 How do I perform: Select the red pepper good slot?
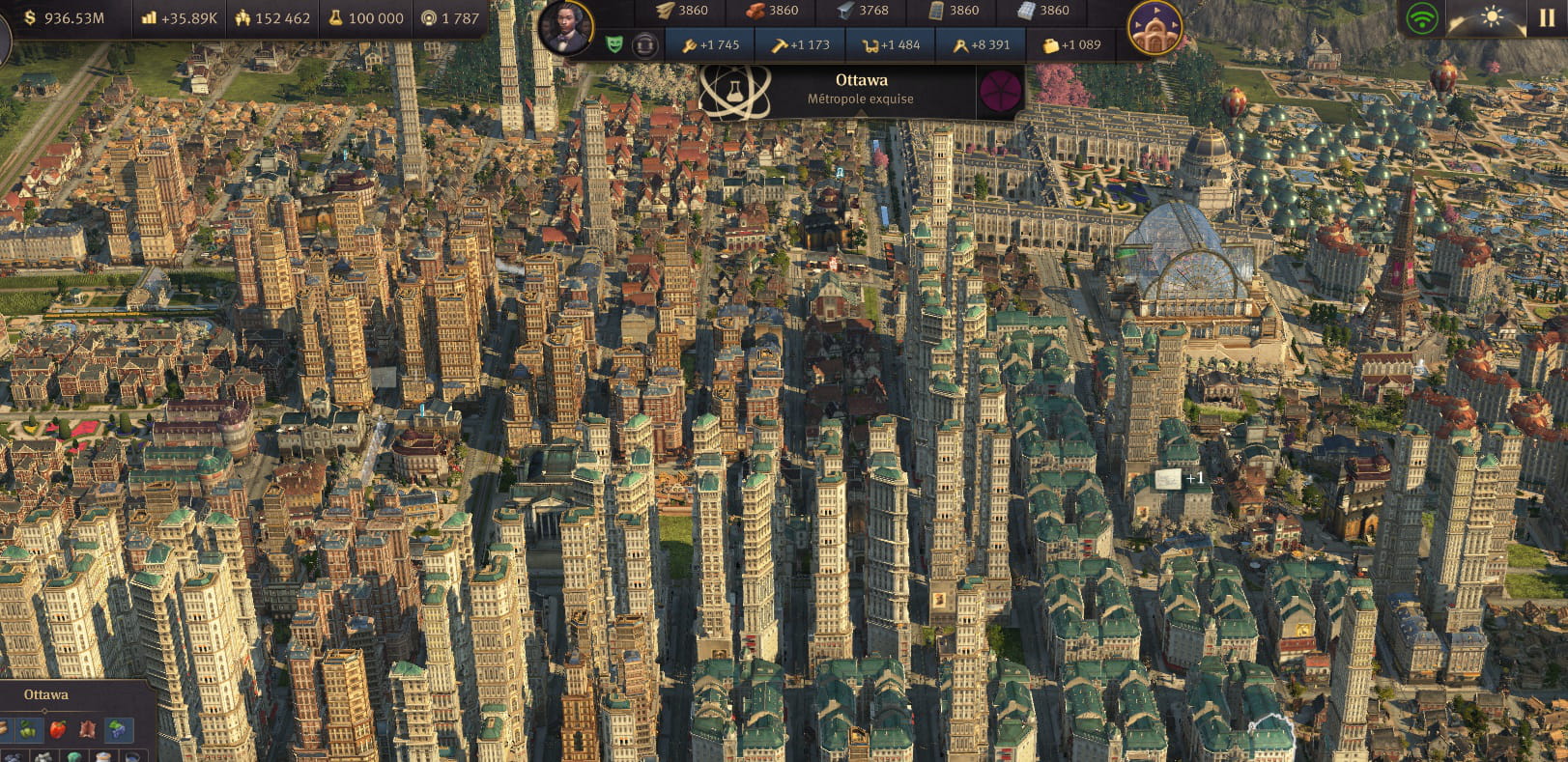click(x=58, y=729)
